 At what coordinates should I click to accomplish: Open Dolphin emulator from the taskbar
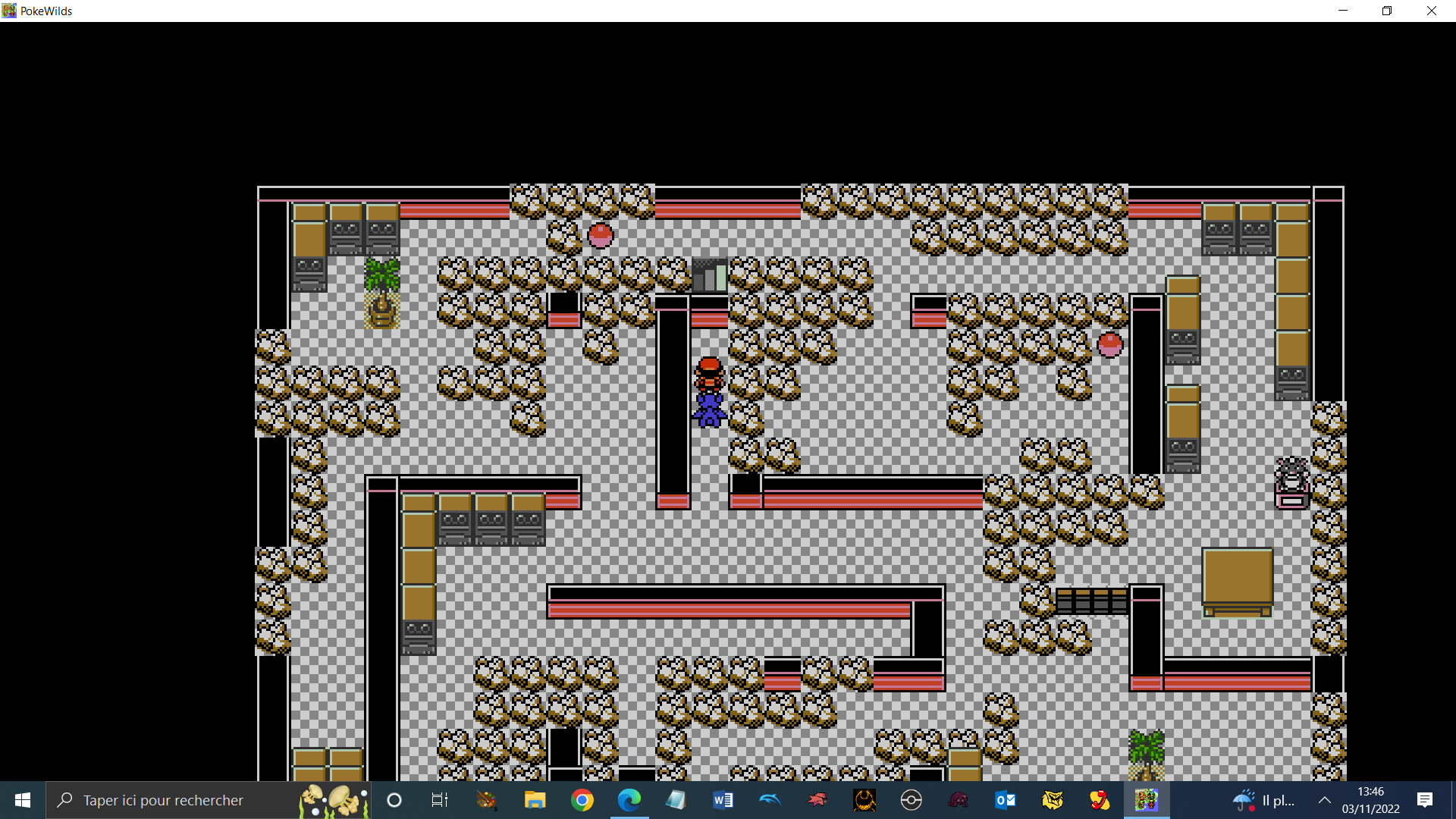(770, 800)
